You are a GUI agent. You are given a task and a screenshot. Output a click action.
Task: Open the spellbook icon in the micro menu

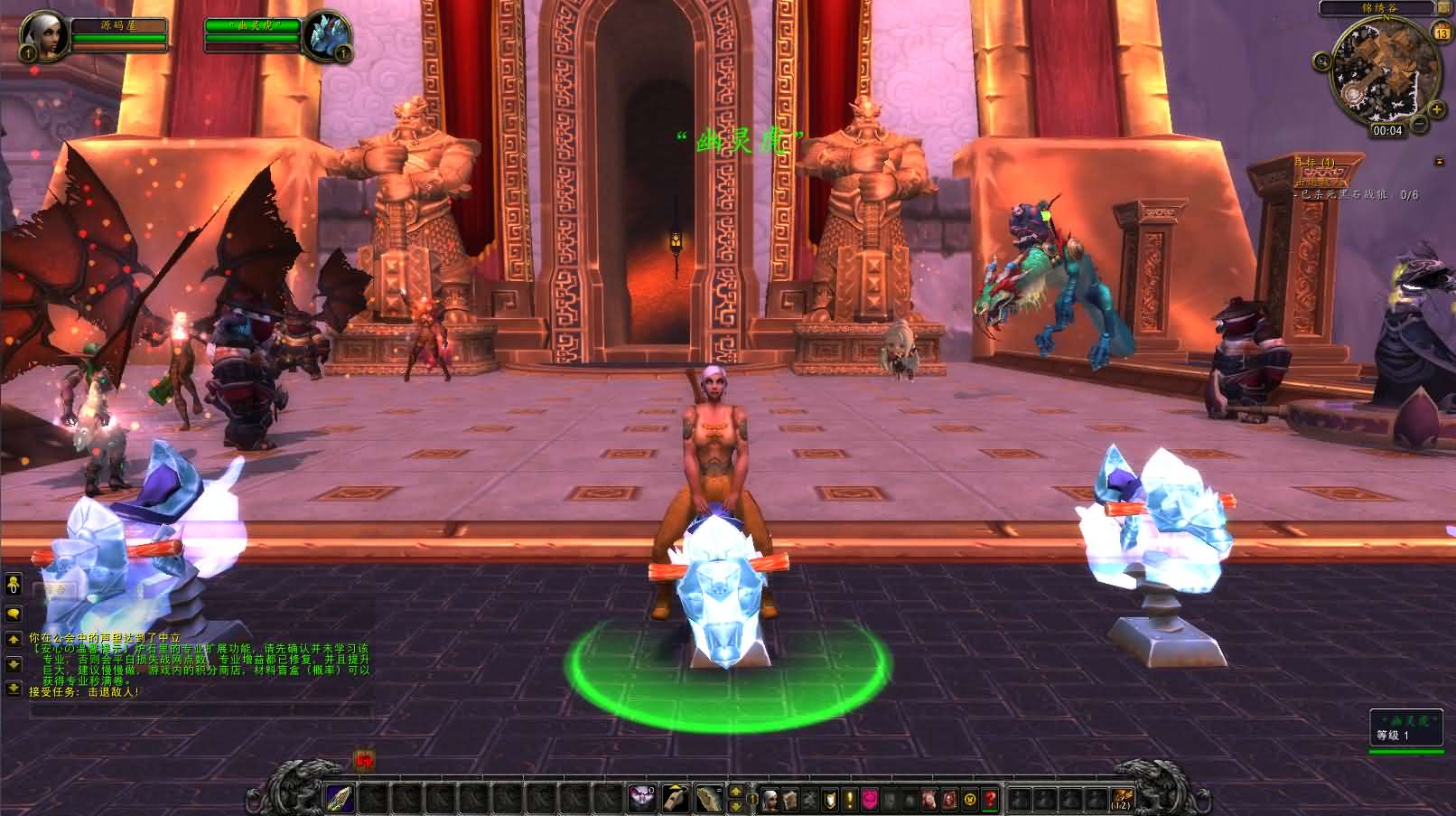(x=788, y=800)
